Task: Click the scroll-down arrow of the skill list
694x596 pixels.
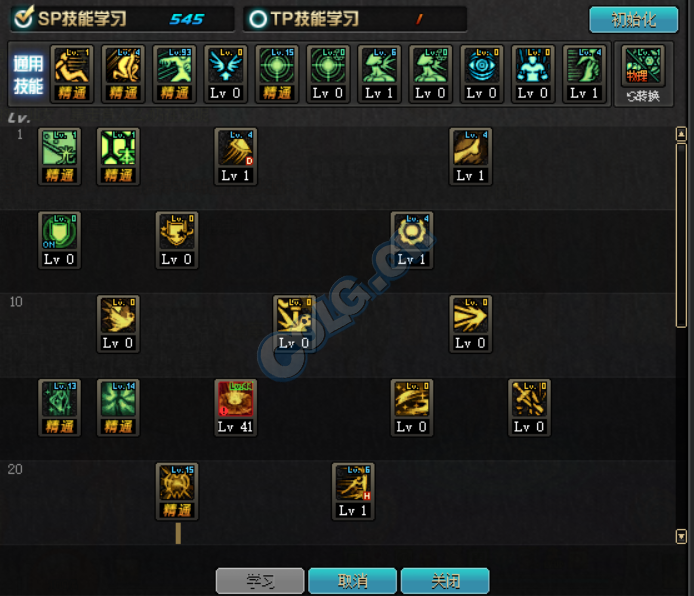Action: (x=681, y=536)
